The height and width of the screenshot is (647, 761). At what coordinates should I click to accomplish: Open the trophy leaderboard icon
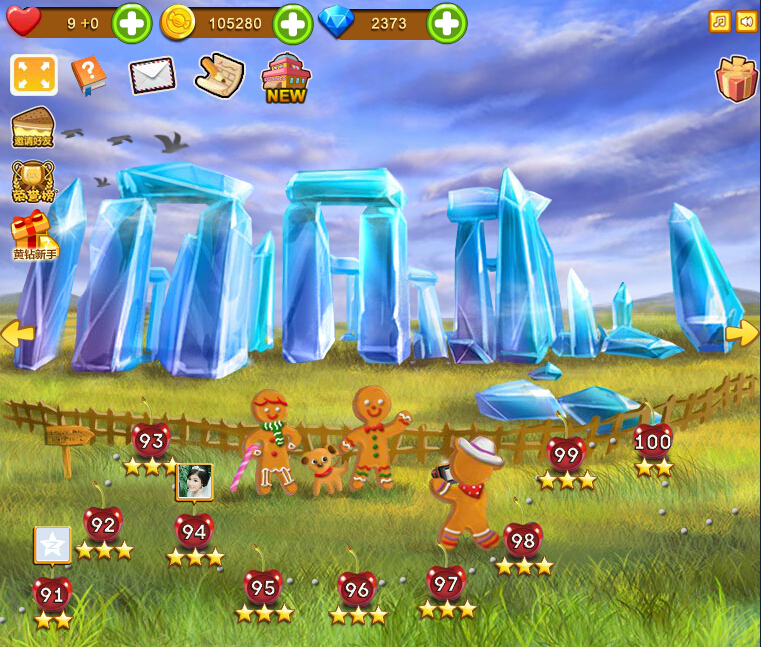(33, 183)
